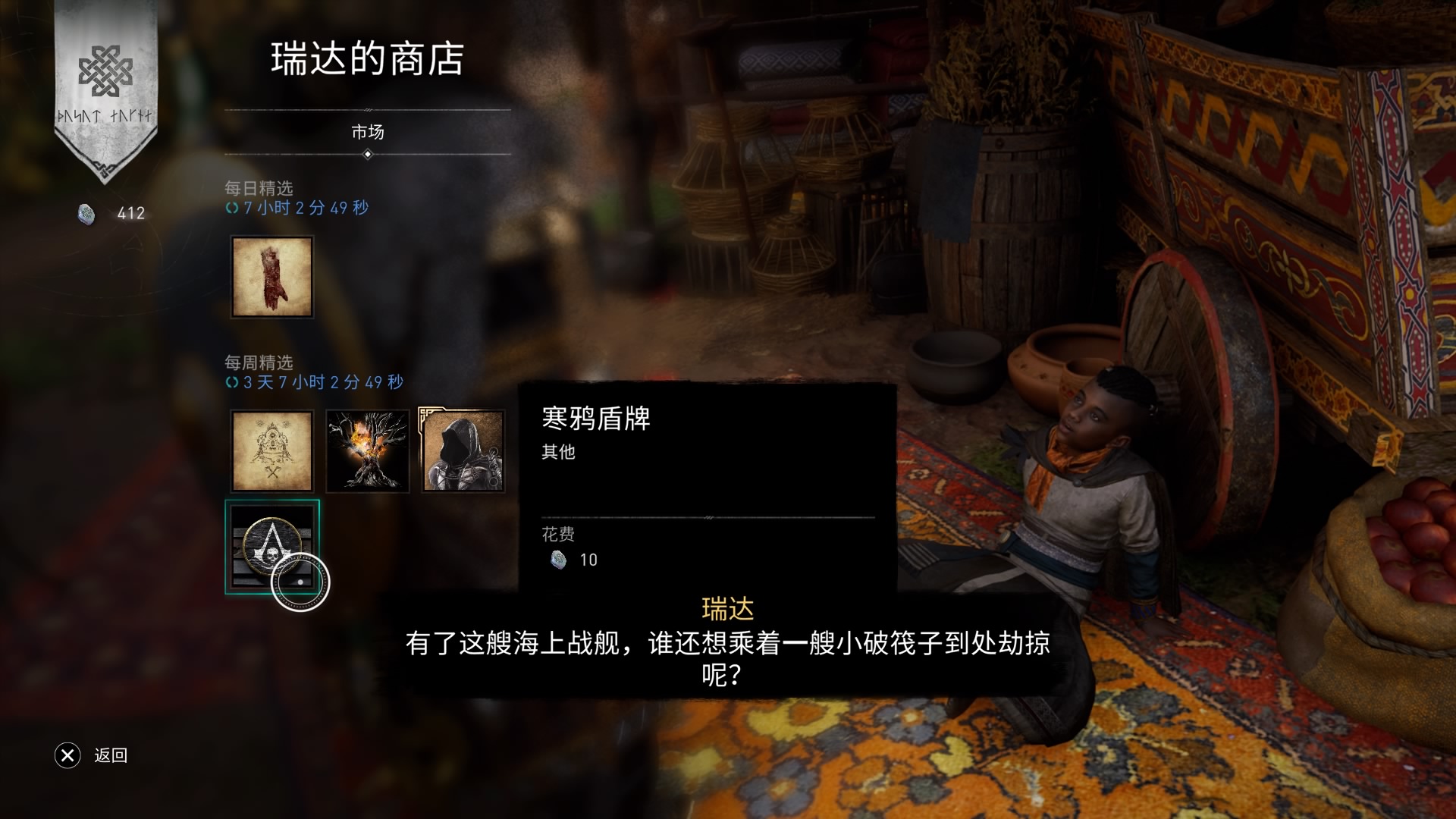Select the bloody arm tattoo daily item
Image resolution: width=1456 pixels, height=819 pixels.
pyautogui.click(x=272, y=277)
